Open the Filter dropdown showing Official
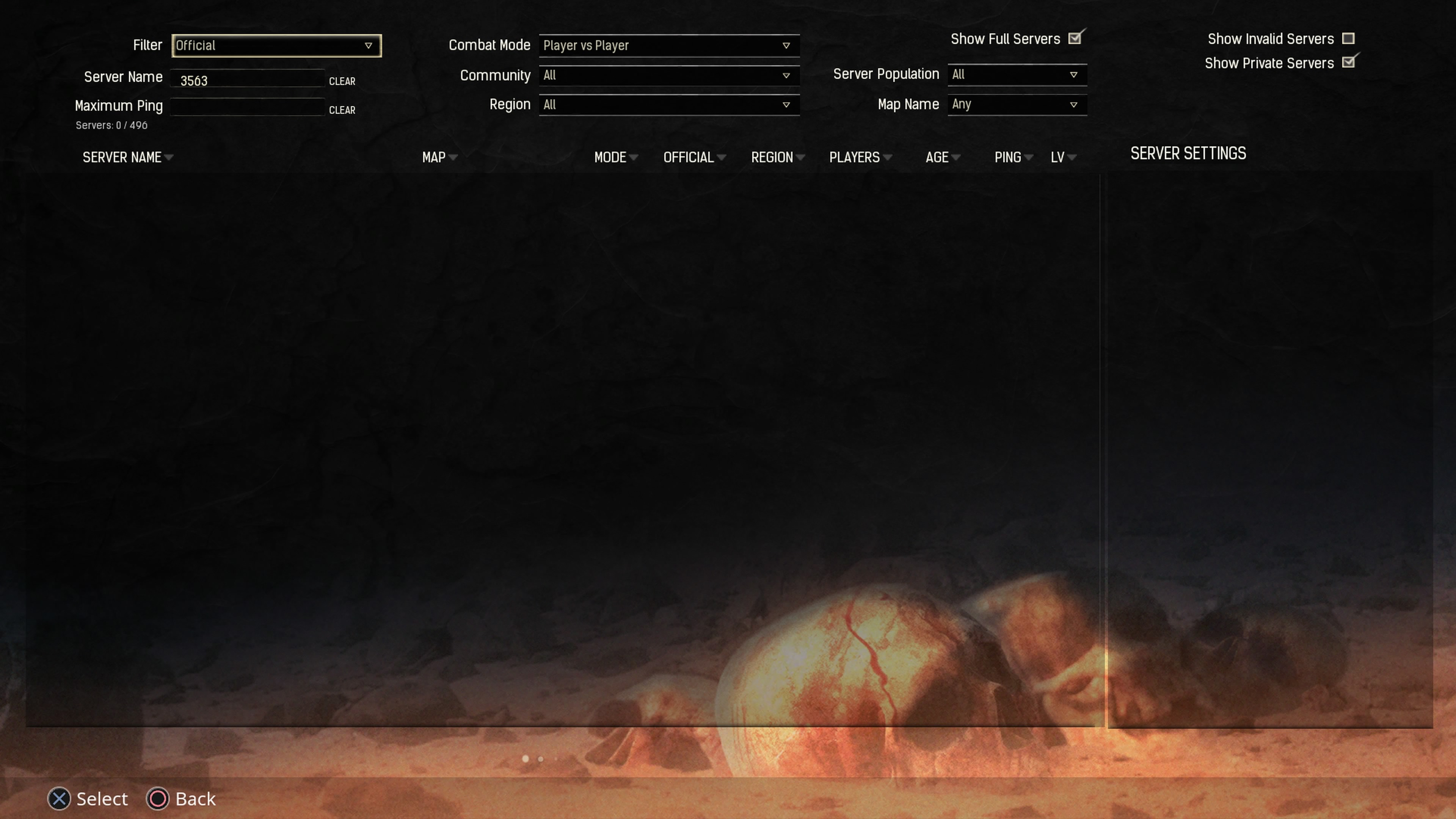 pyautogui.click(x=276, y=45)
